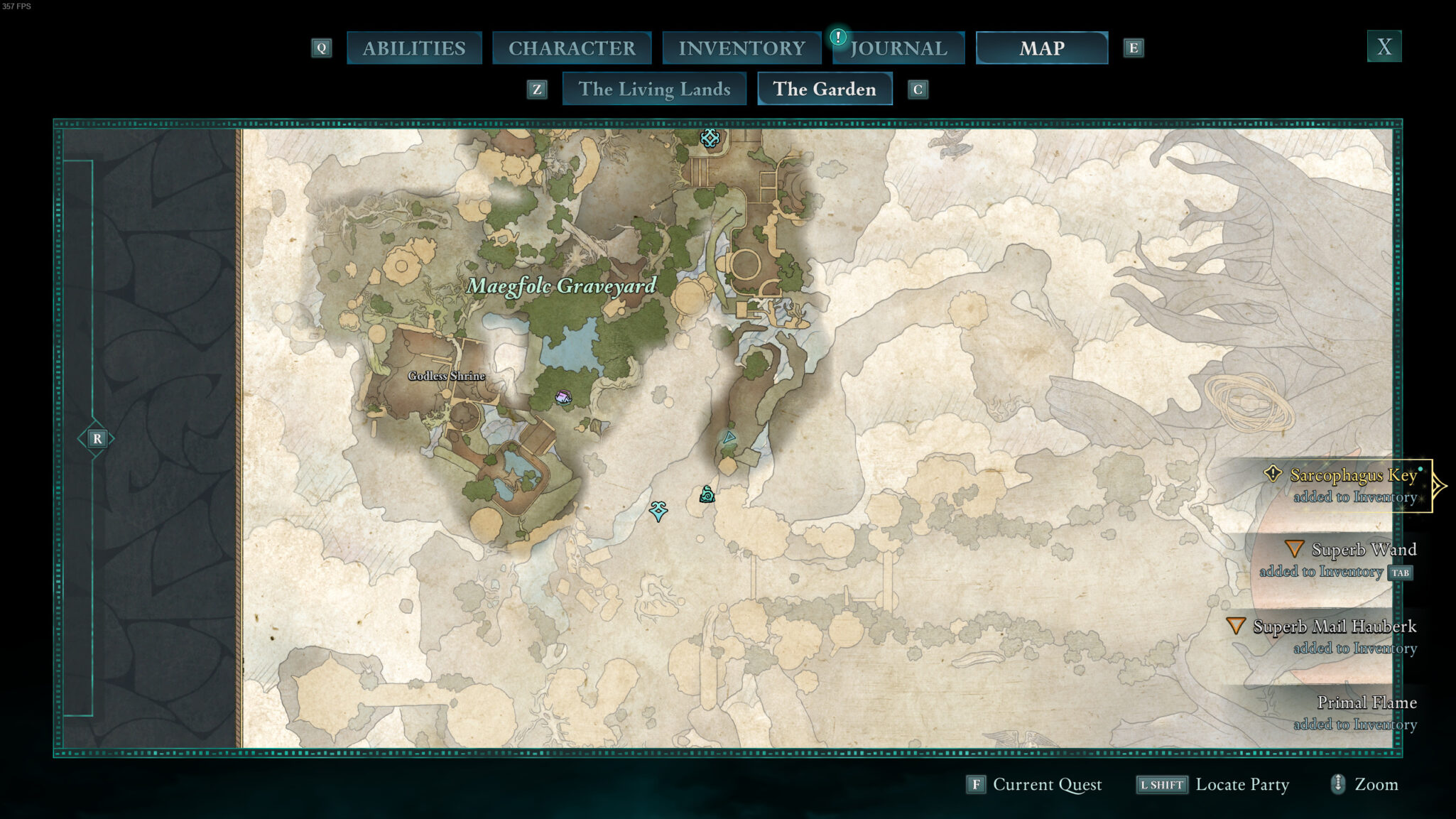Viewport: 1456px width, 819px height.
Task: Click the player arrow marker on the map
Action: (729, 438)
